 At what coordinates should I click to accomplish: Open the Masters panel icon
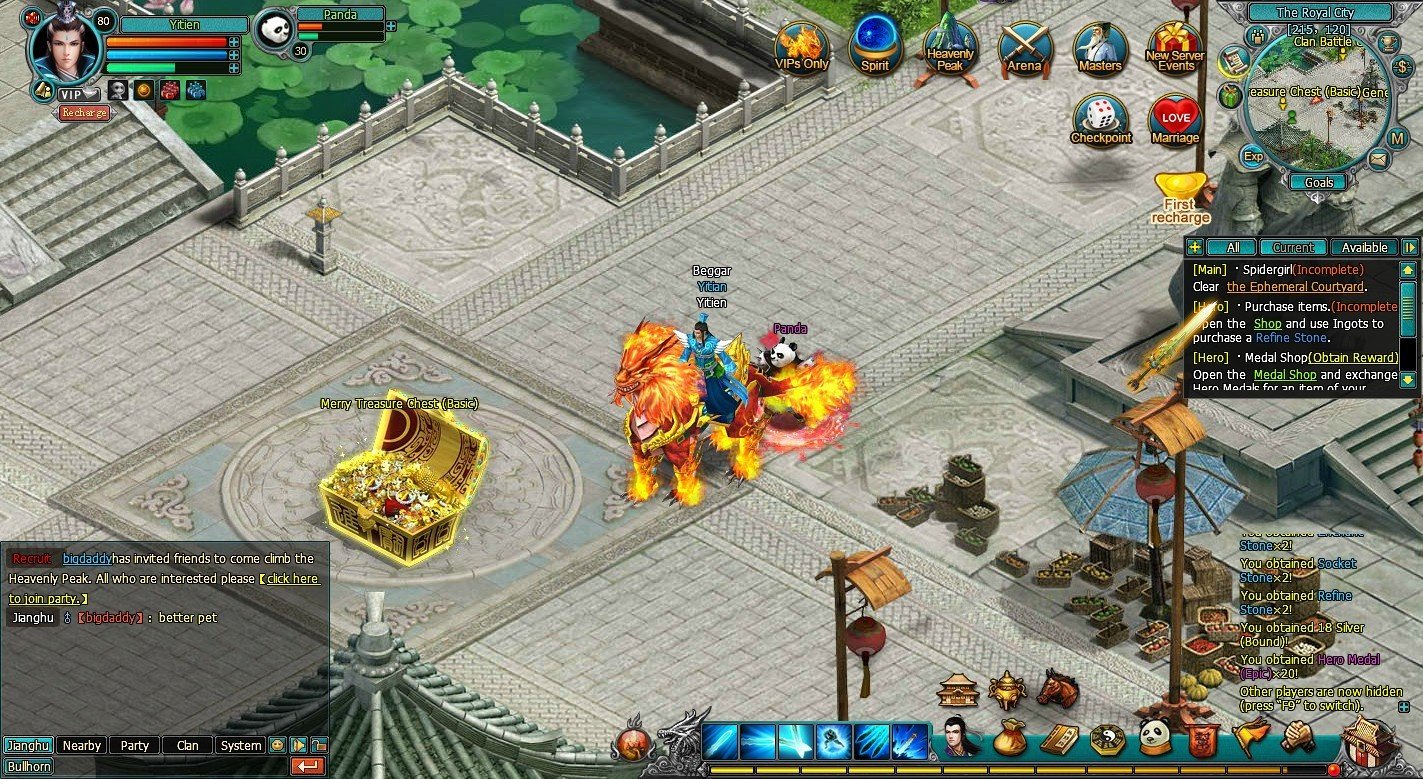click(1100, 45)
